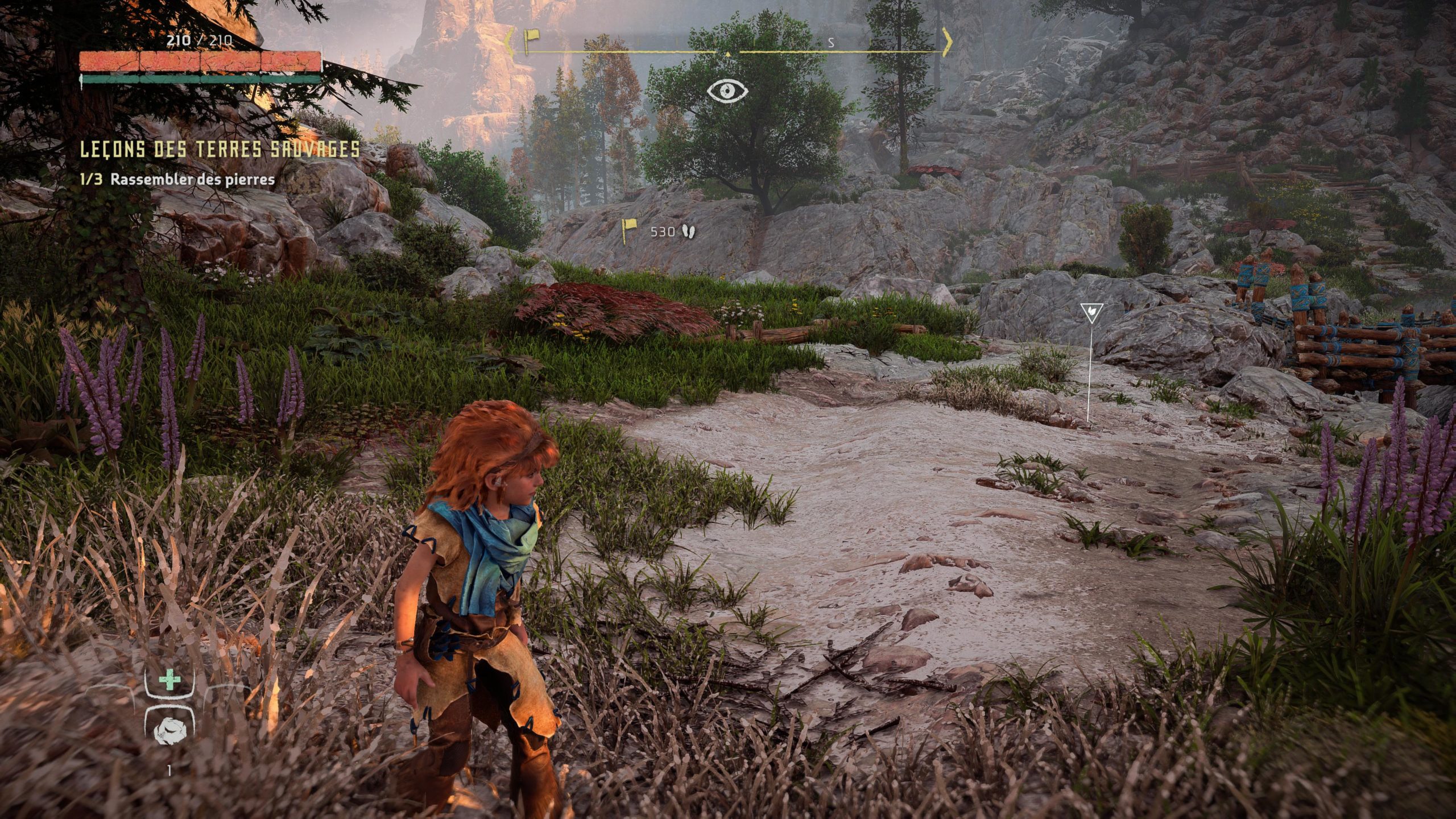The height and width of the screenshot is (819, 1456).
Task: Select the rock item slot
Action: [169, 729]
